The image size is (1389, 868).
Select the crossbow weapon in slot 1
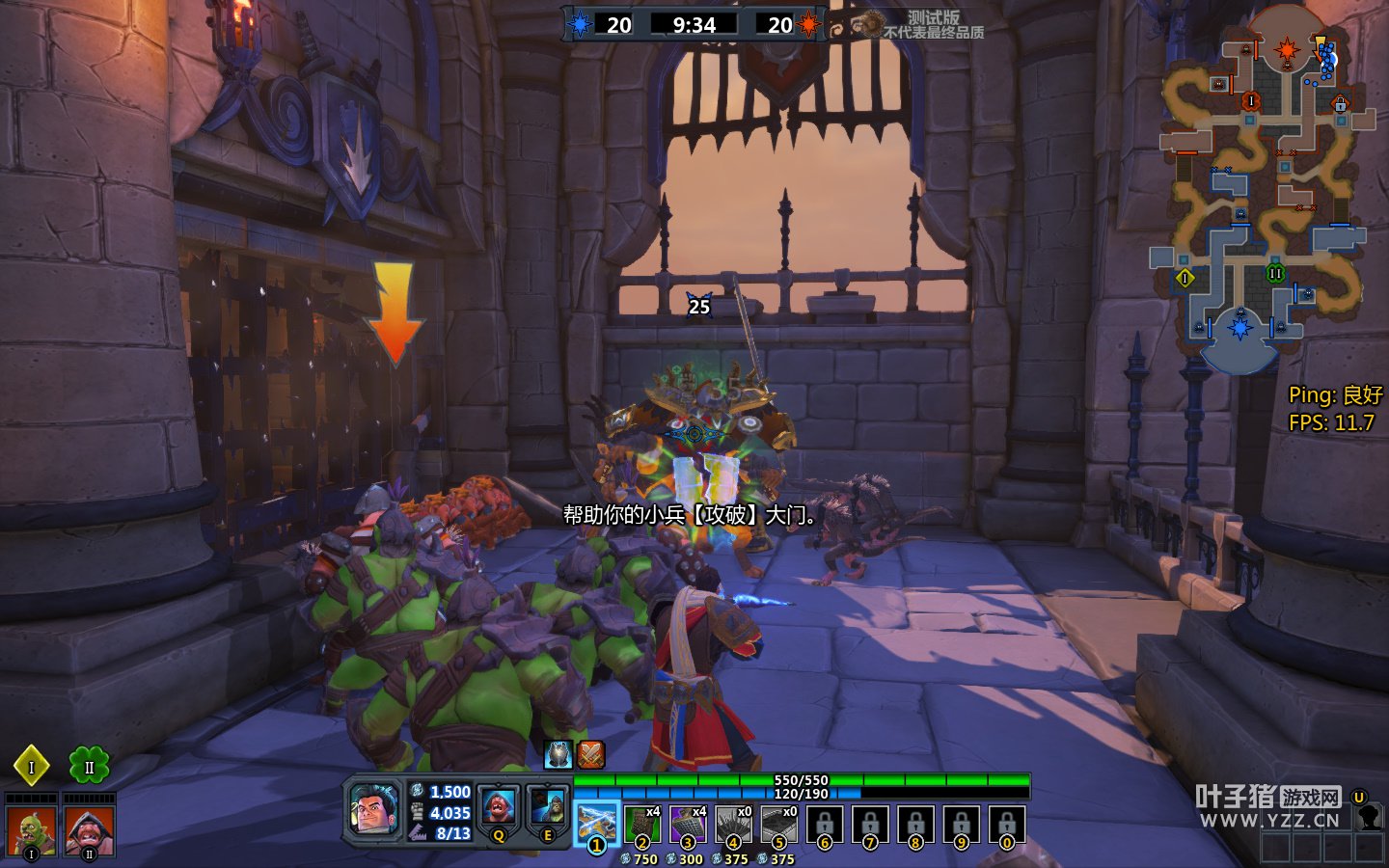(x=596, y=825)
